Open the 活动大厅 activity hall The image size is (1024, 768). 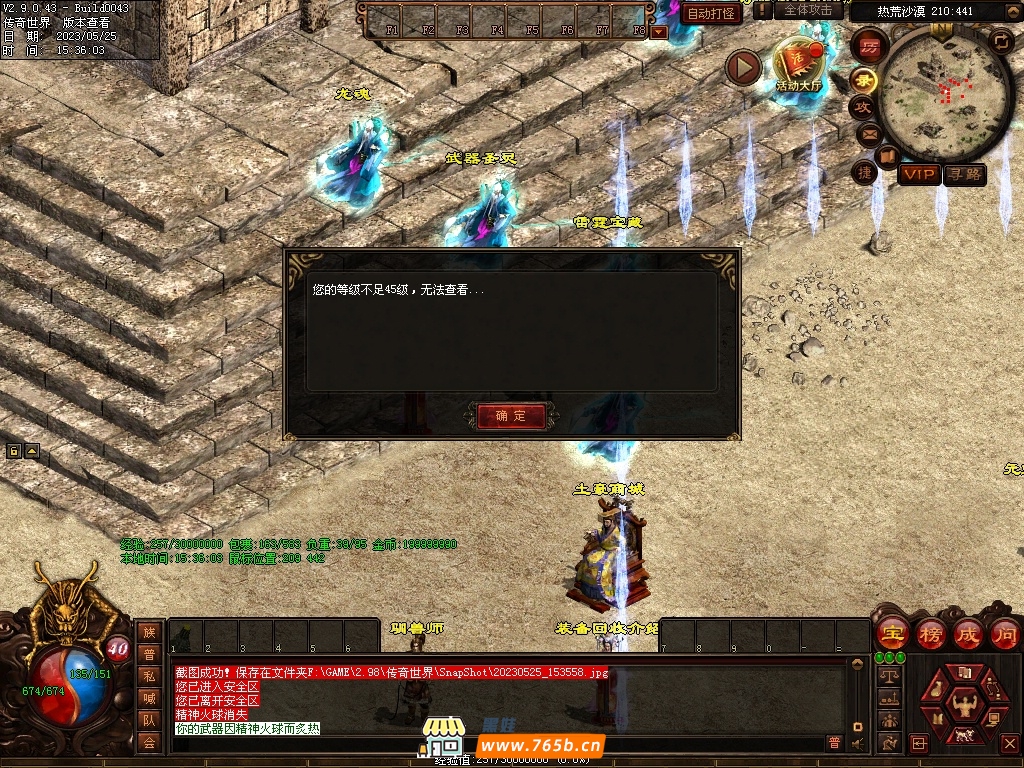point(797,64)
